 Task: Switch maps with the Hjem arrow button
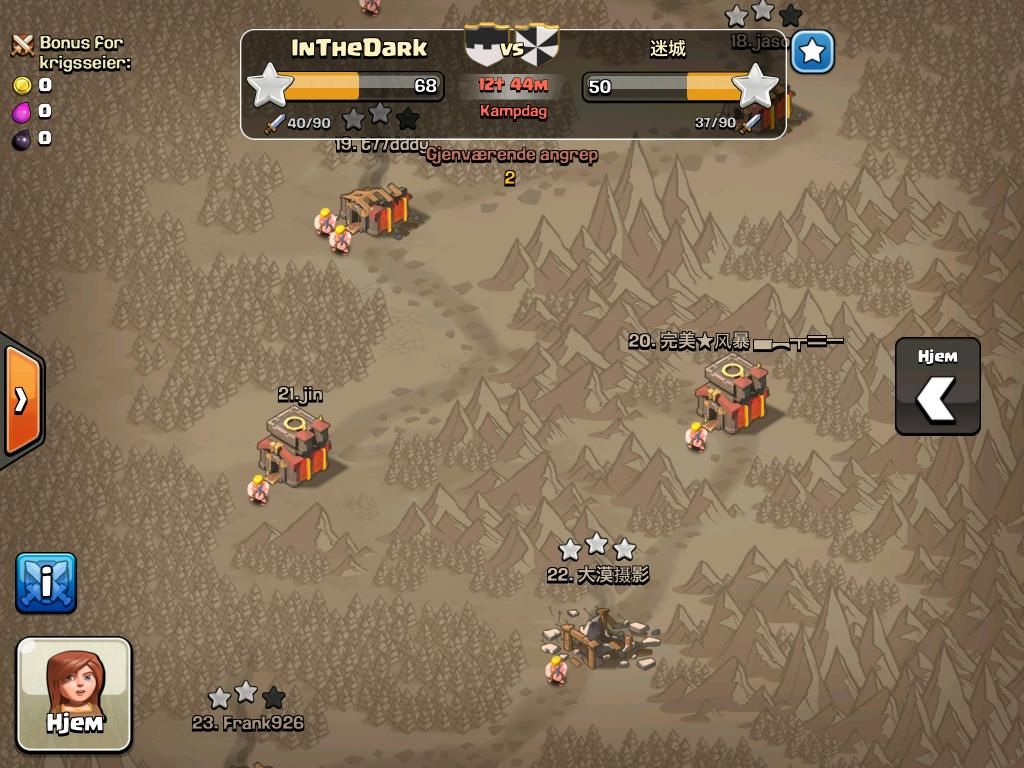point(937,387)
